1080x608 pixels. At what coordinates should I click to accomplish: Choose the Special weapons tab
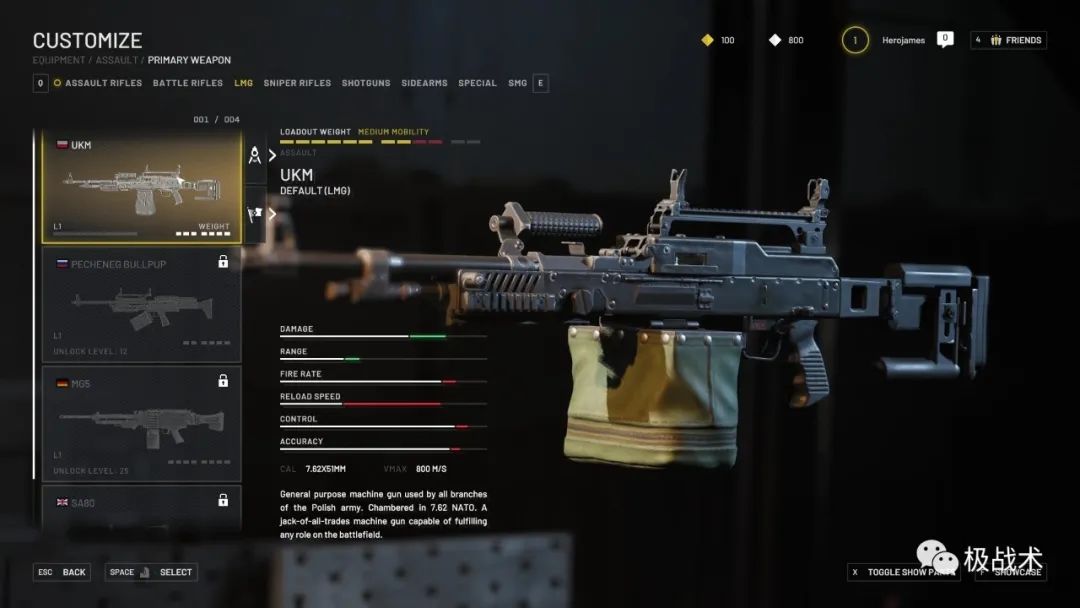coord(477,83)
